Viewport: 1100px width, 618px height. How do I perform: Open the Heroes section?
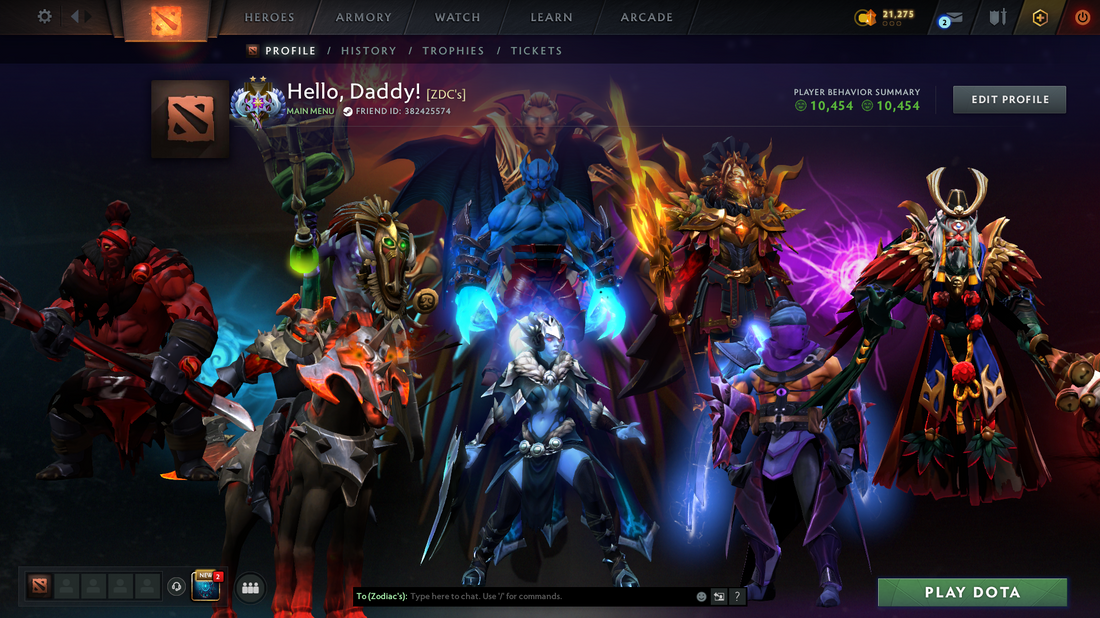[270, 17]
